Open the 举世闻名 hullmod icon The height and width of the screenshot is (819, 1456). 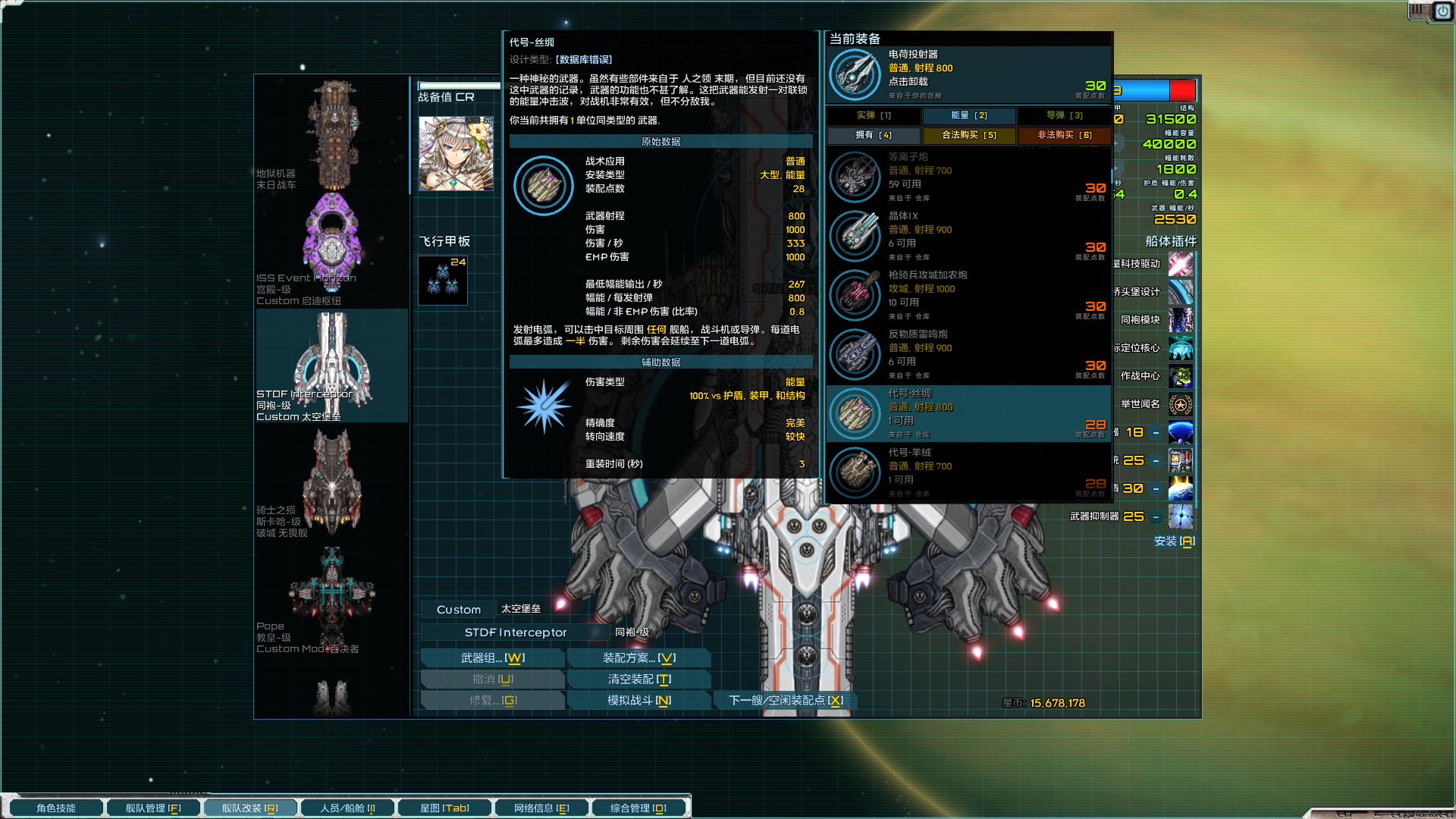1181,403
